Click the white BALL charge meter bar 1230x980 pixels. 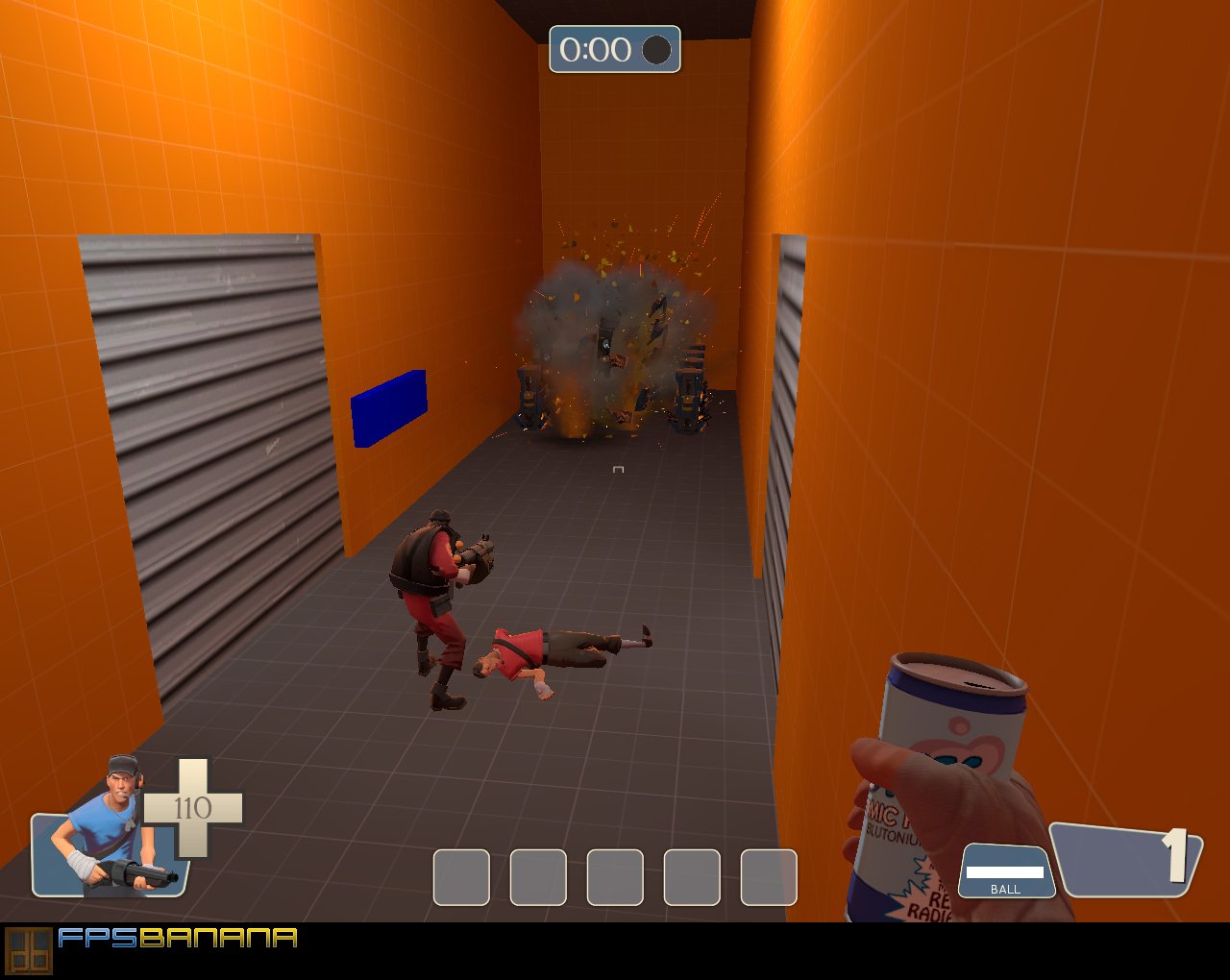pos(1005,870)
